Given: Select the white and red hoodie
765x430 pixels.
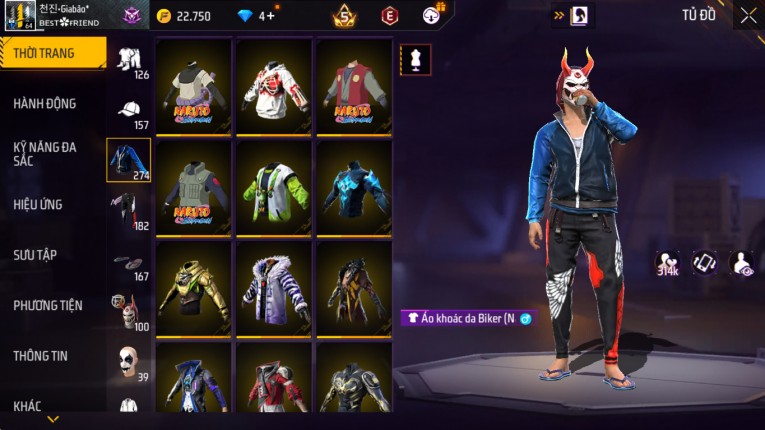Looking at the screenshot, I should [x=273, y=85].
